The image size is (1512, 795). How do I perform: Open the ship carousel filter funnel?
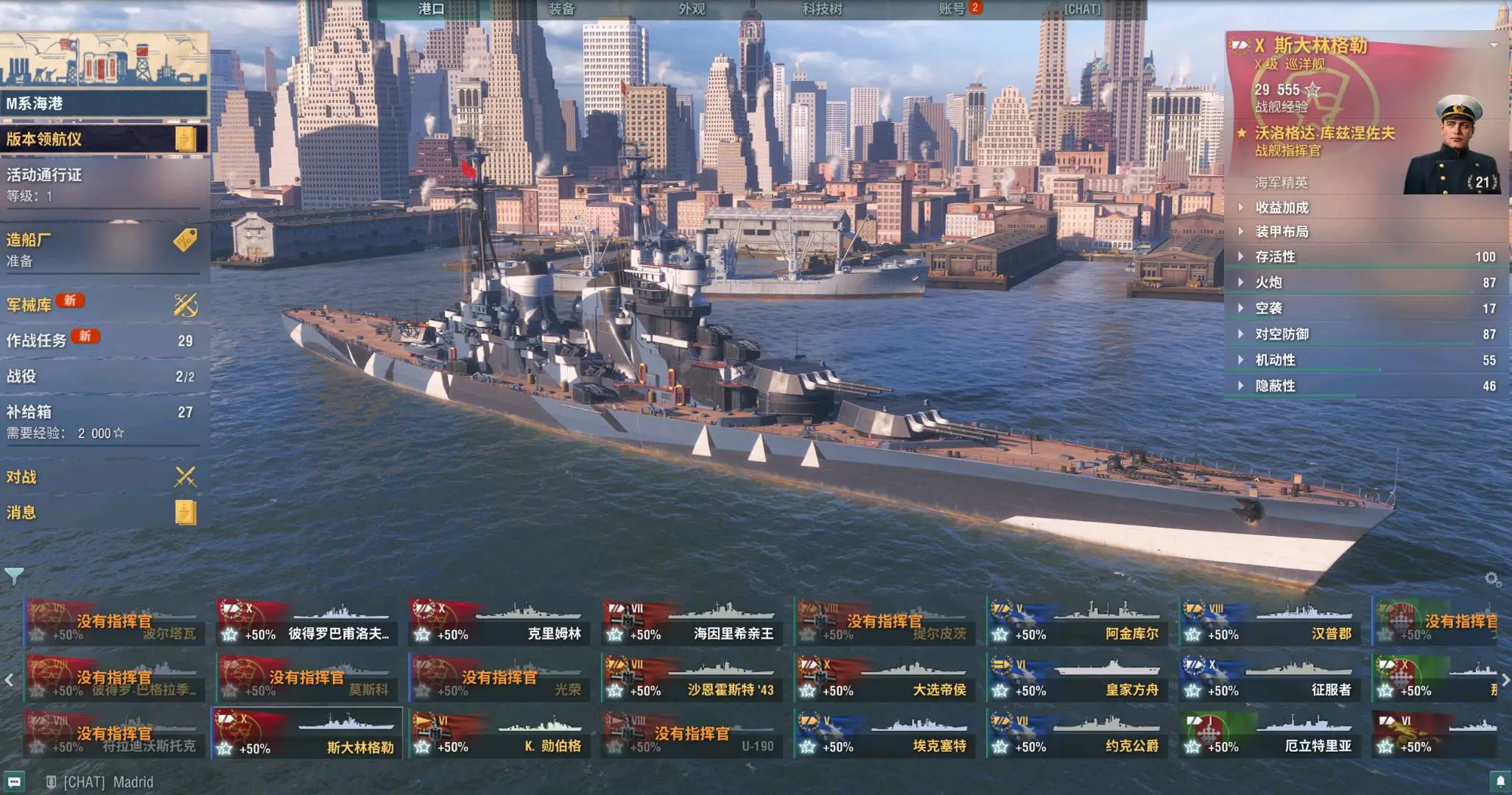tap(14, 576)
